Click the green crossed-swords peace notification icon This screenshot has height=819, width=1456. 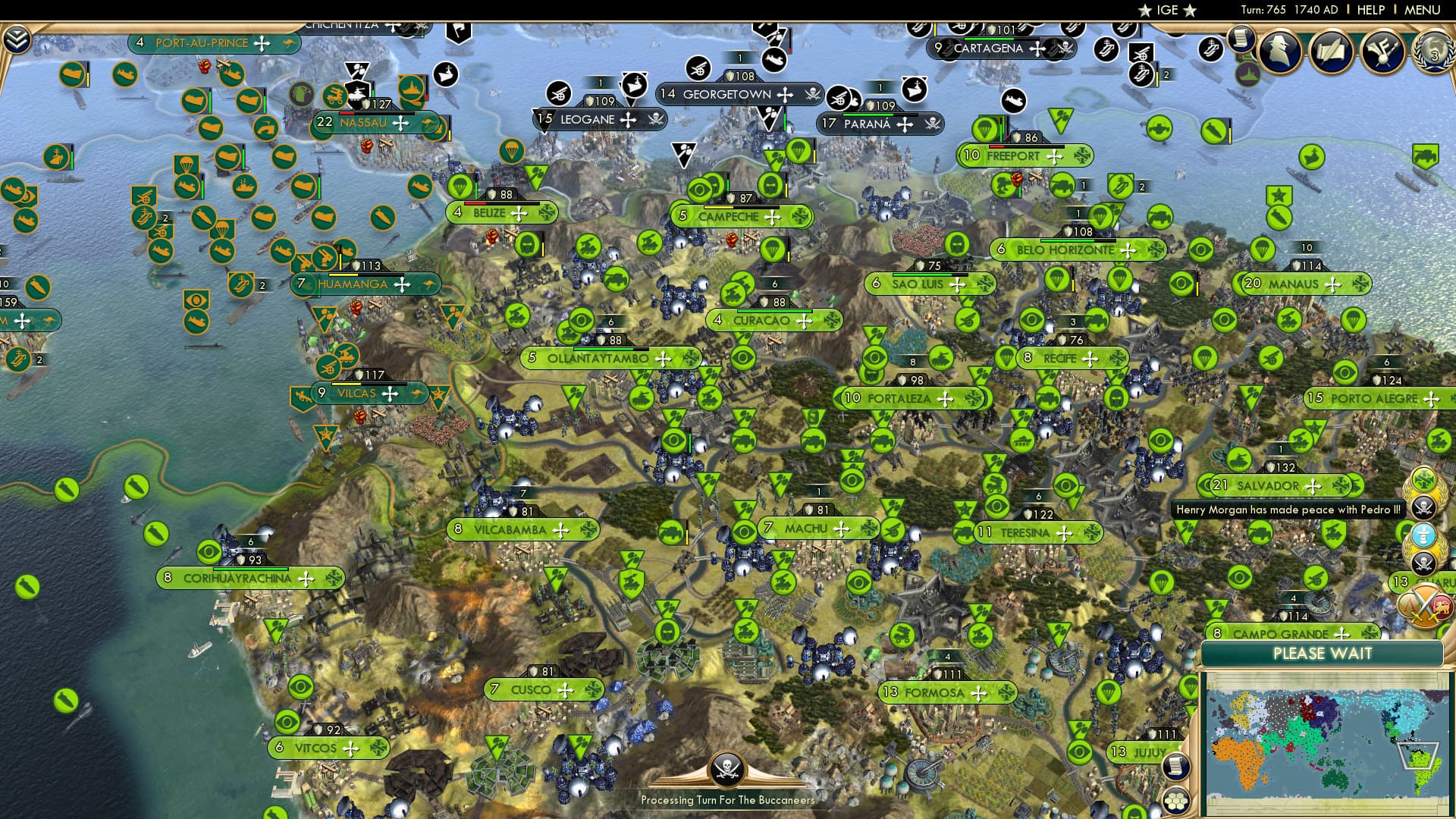coord(1423,478)
